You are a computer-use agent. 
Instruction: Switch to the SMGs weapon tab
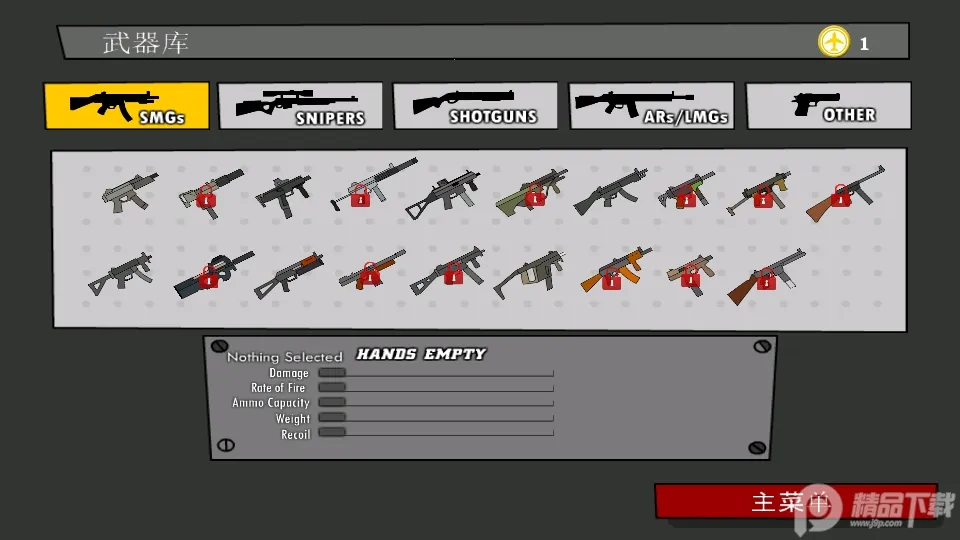(x=126, y=106)
